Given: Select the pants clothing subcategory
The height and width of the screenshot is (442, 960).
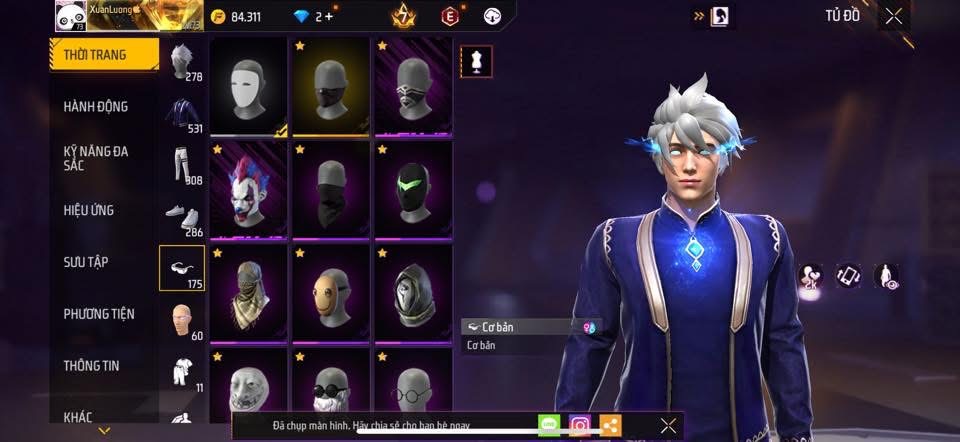Looking at the screenshot, I should pos(181,165).
